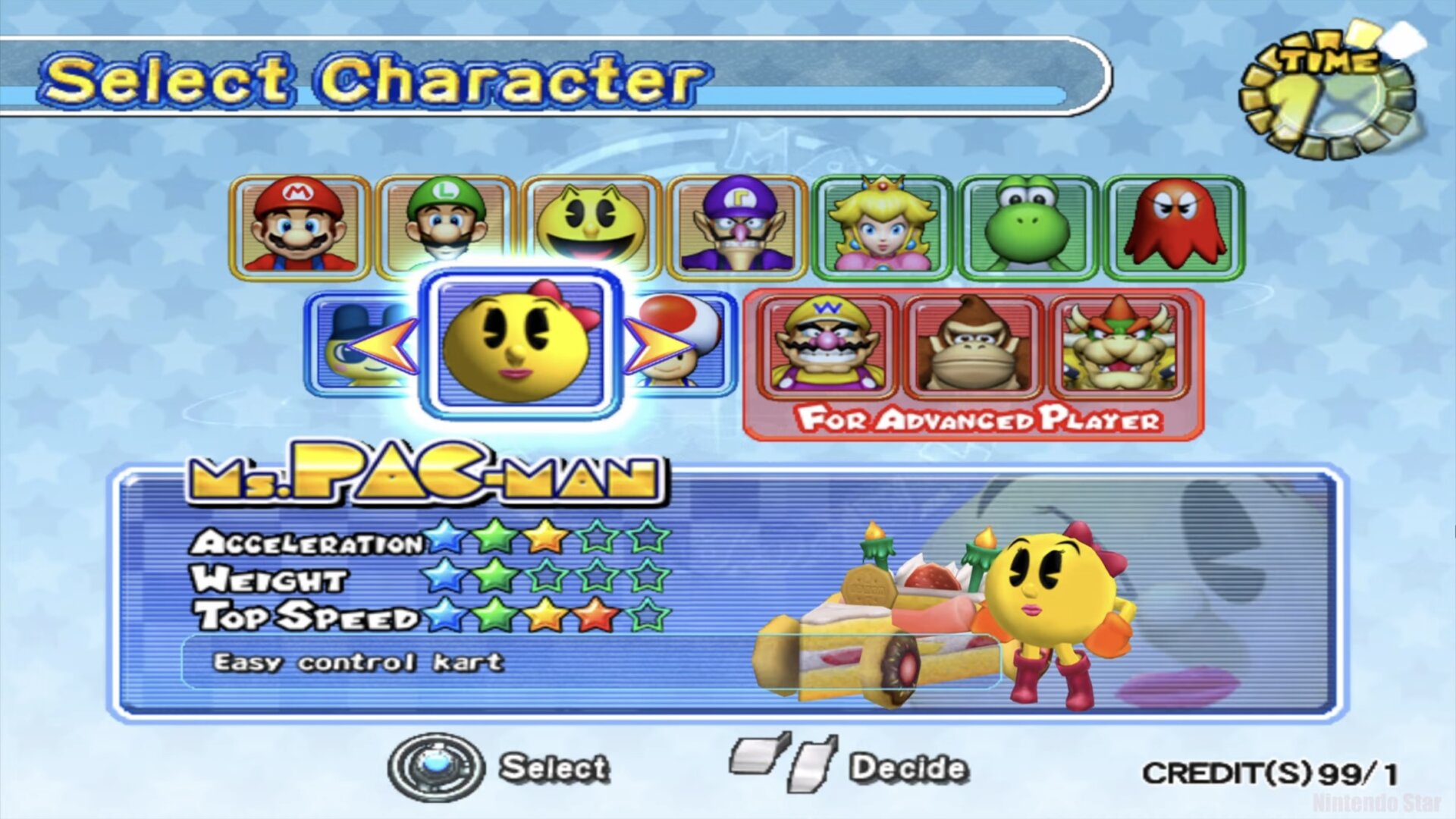The image size is (1456, 819).
Task: Pick Blinky the red ghost
Action: [x=1174, y=226]
